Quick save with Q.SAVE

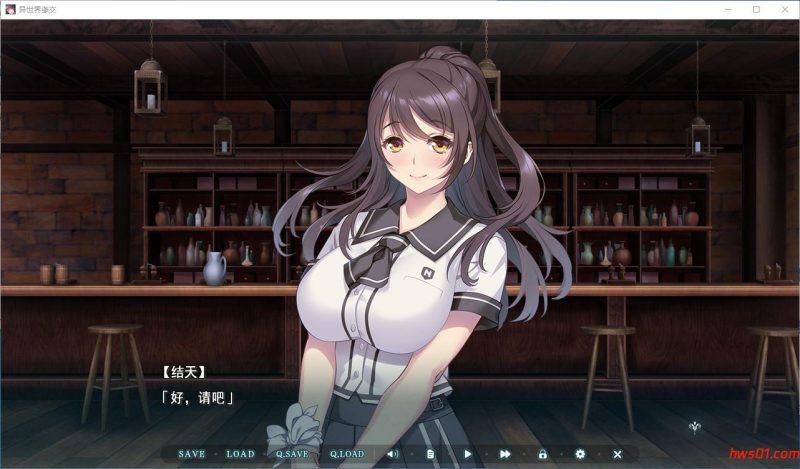click(292, 454)
